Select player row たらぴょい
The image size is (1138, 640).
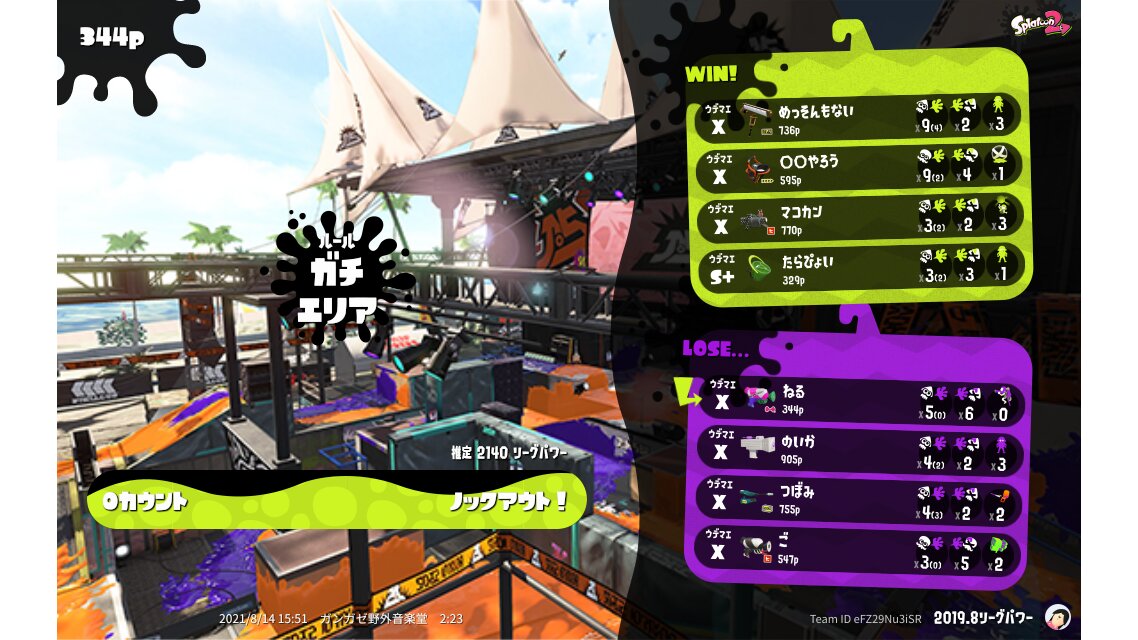click(x=860, y=267)
